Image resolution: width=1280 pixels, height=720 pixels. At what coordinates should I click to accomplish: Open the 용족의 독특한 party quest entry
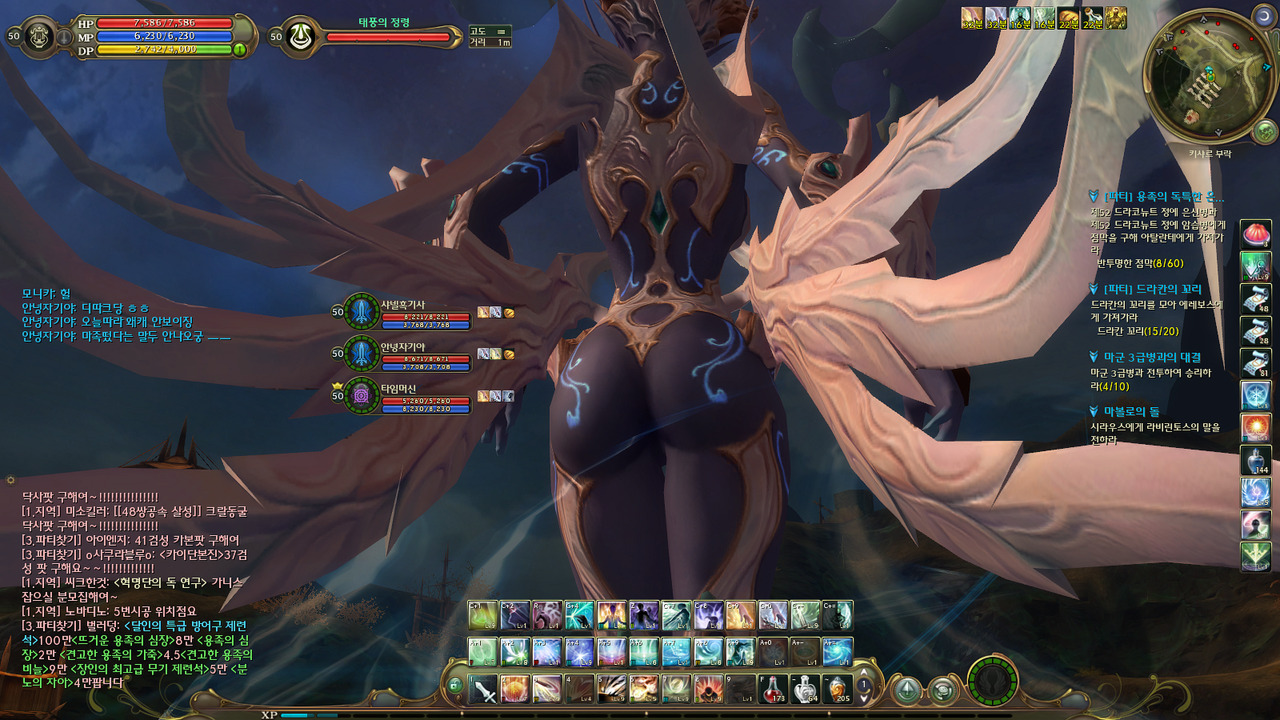pos(1162,197)
